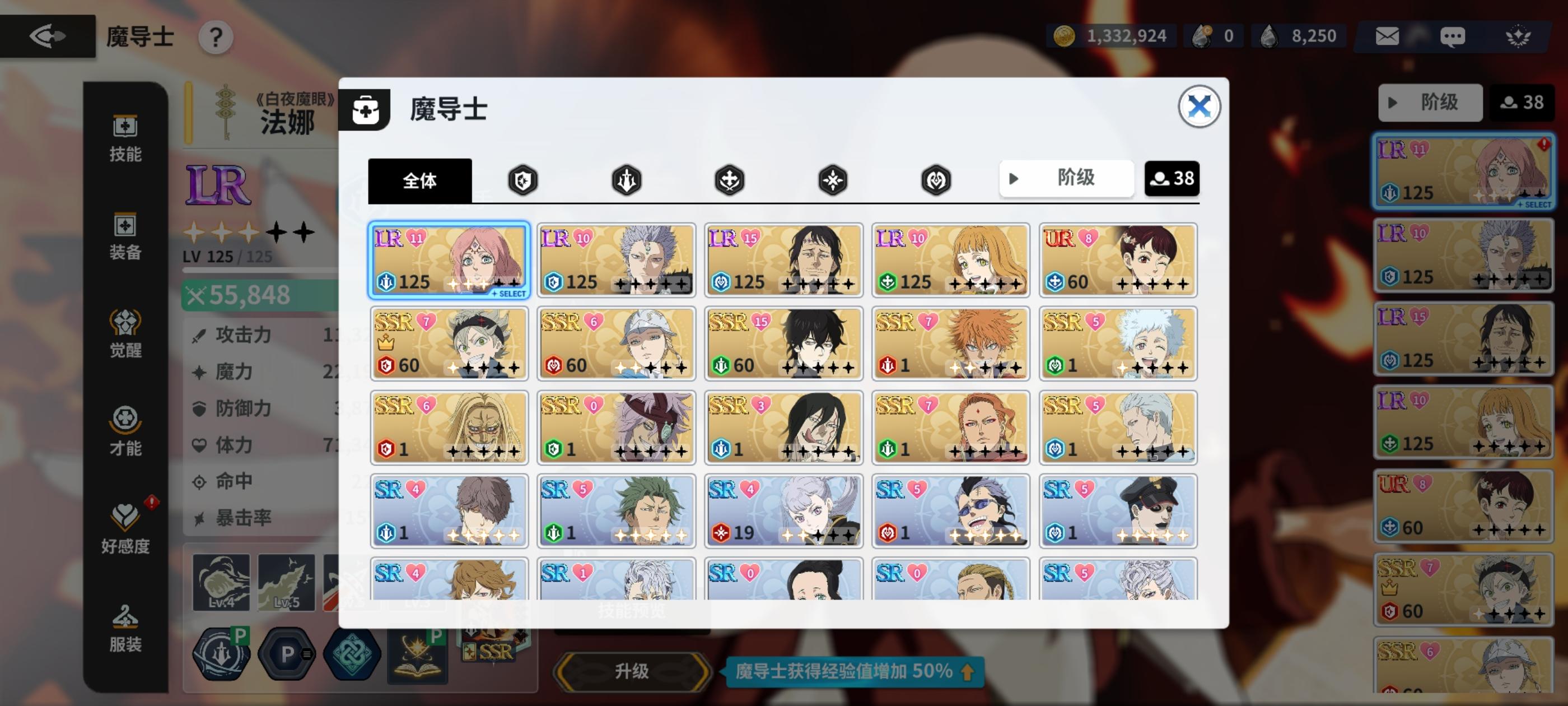Viewport: 1568px width, 706px height.
Task: Toggle the last heart element filter
Action: pos(936,180)
